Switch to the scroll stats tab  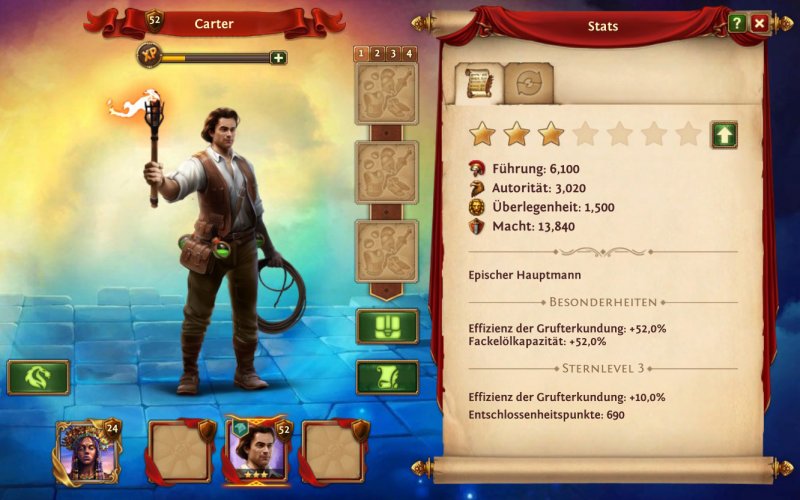click(478, 84)
